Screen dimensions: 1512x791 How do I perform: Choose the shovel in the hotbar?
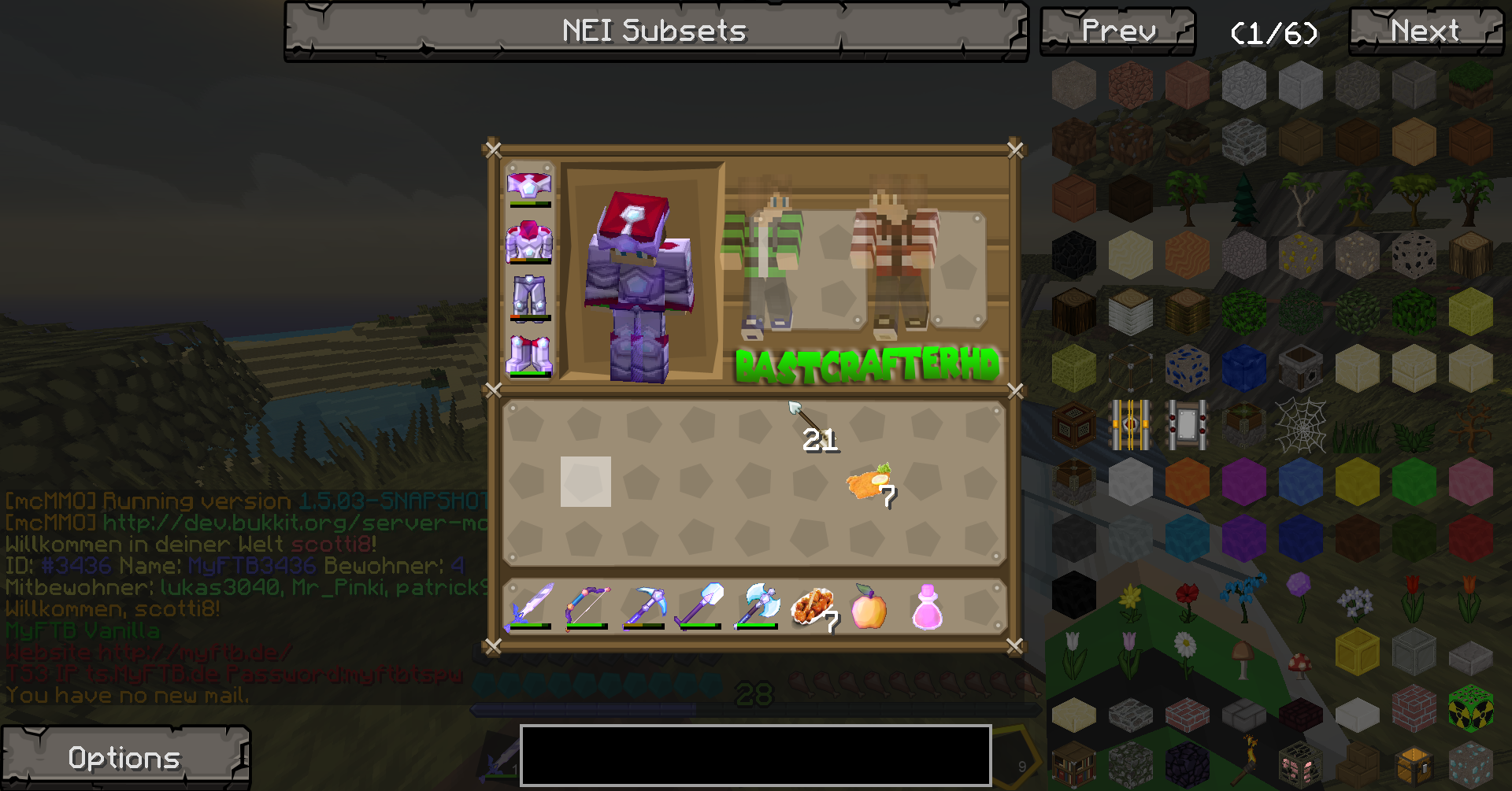[700, 607]
